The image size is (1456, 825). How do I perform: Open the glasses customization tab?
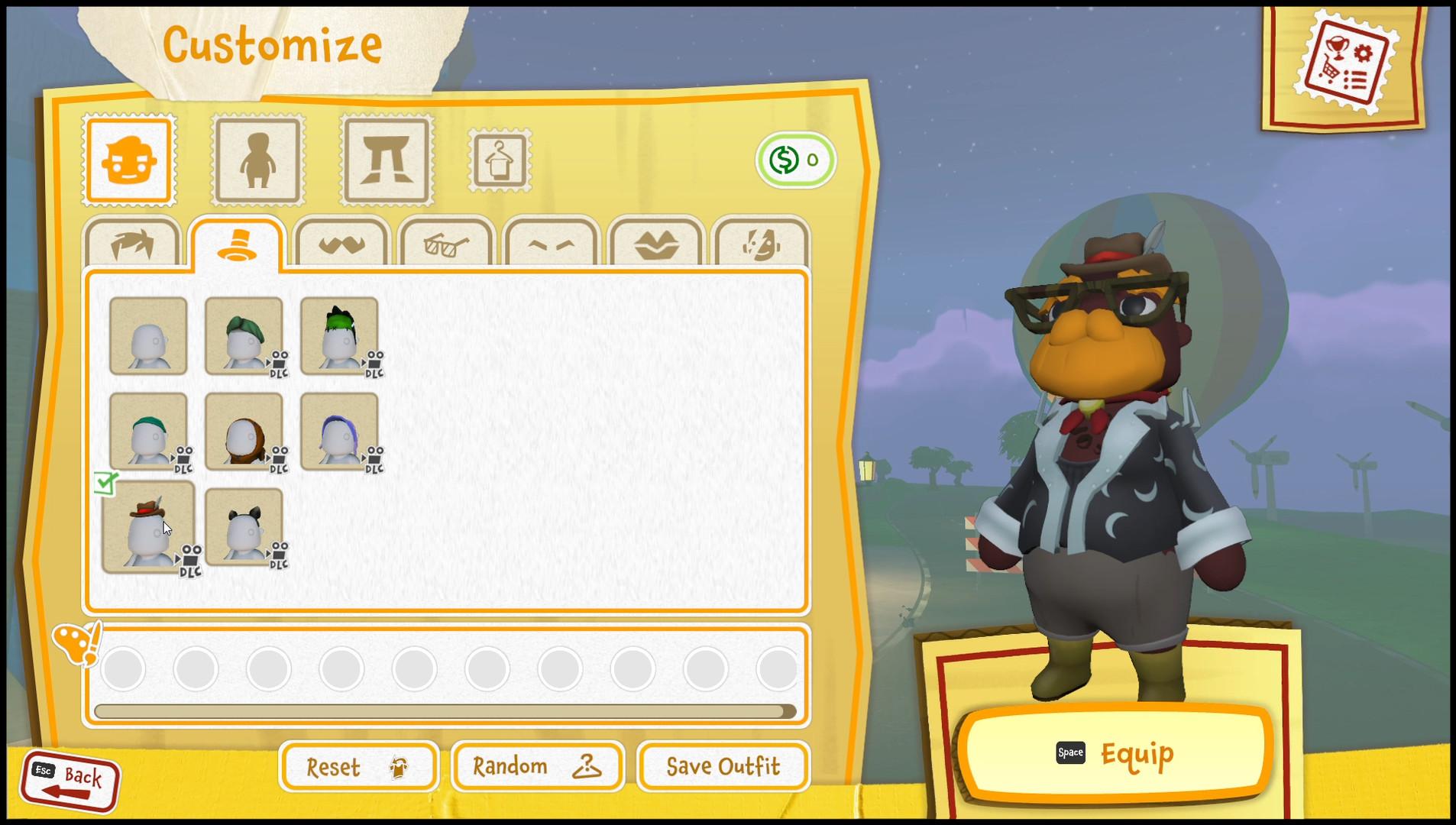445,243
